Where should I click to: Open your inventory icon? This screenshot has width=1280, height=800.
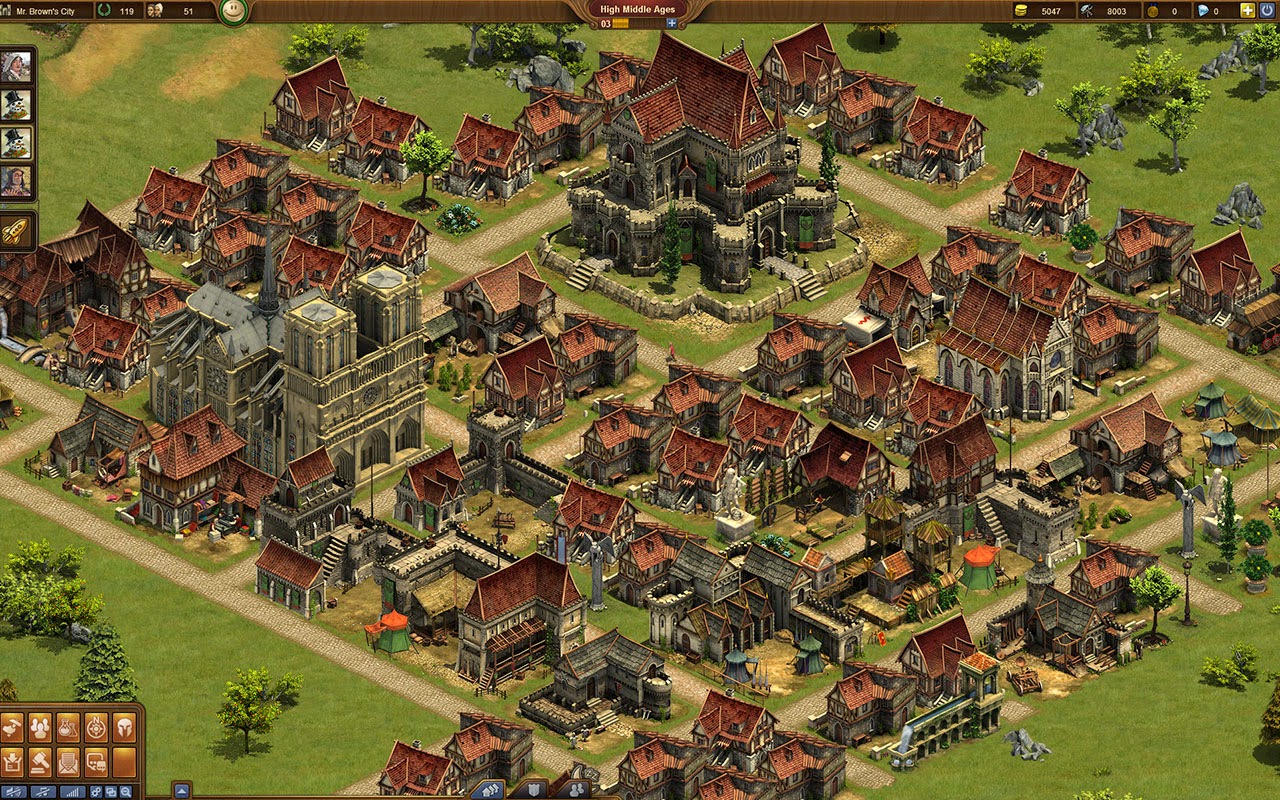[x=14, y=762]
